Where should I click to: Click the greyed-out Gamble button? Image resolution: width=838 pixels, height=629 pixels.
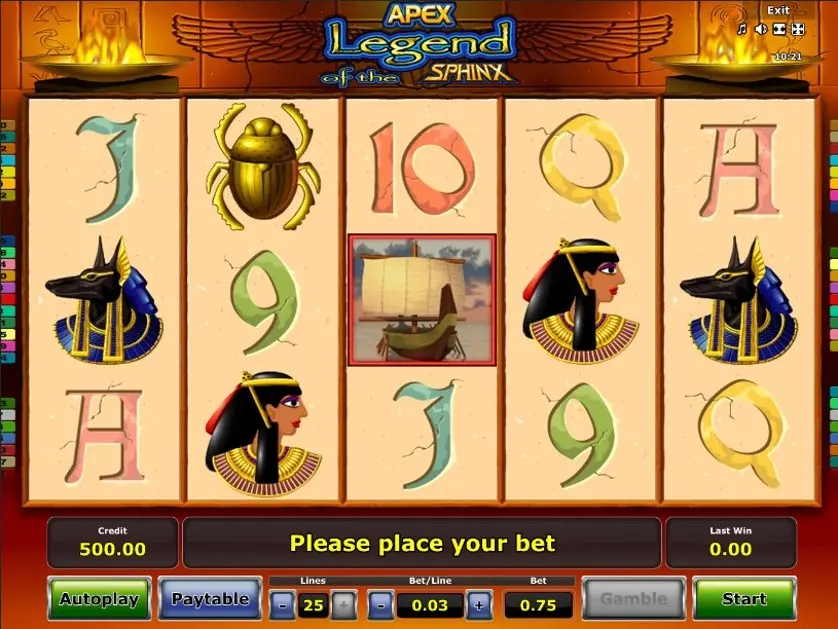coord(633,599)
